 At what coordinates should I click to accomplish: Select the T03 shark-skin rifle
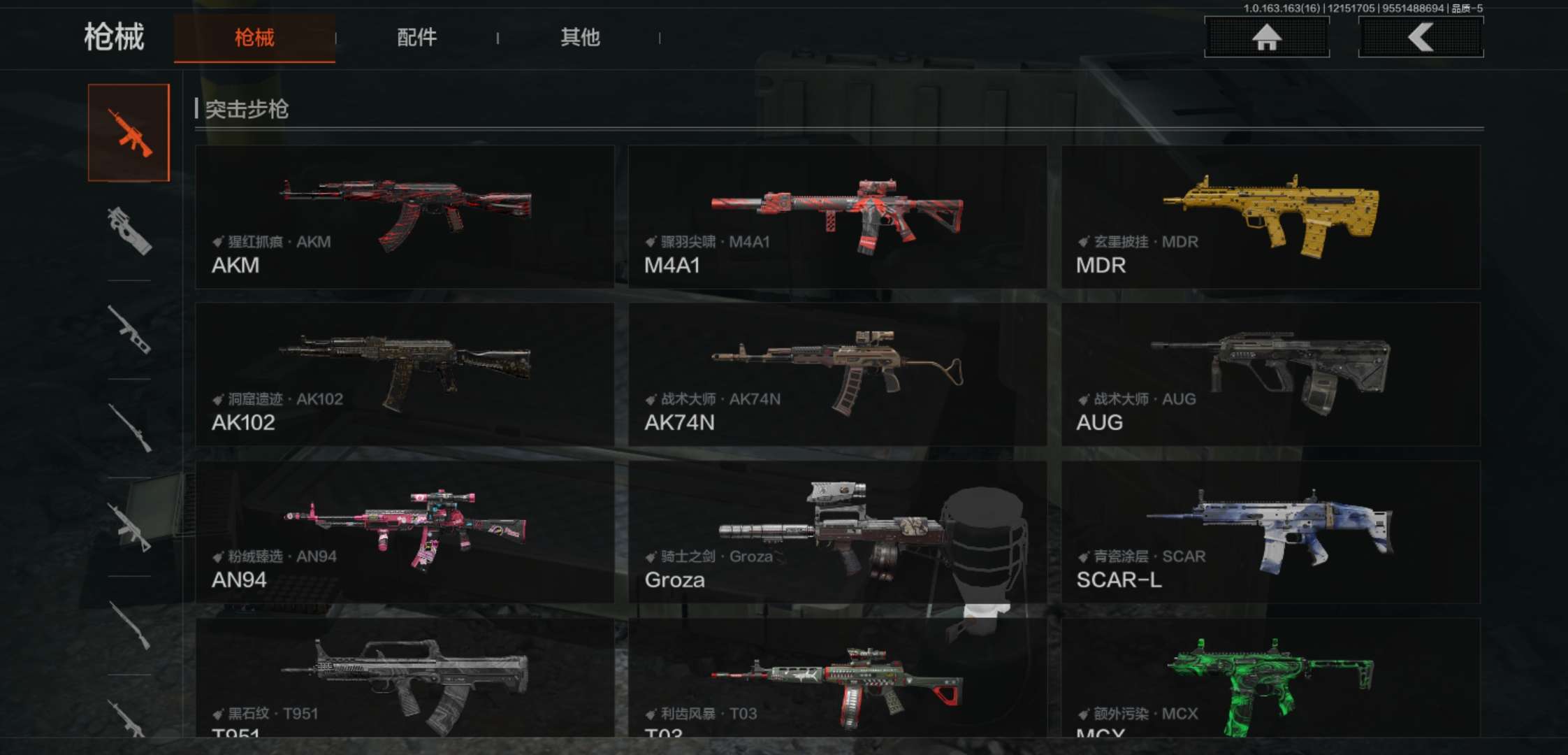pos(837,678)
